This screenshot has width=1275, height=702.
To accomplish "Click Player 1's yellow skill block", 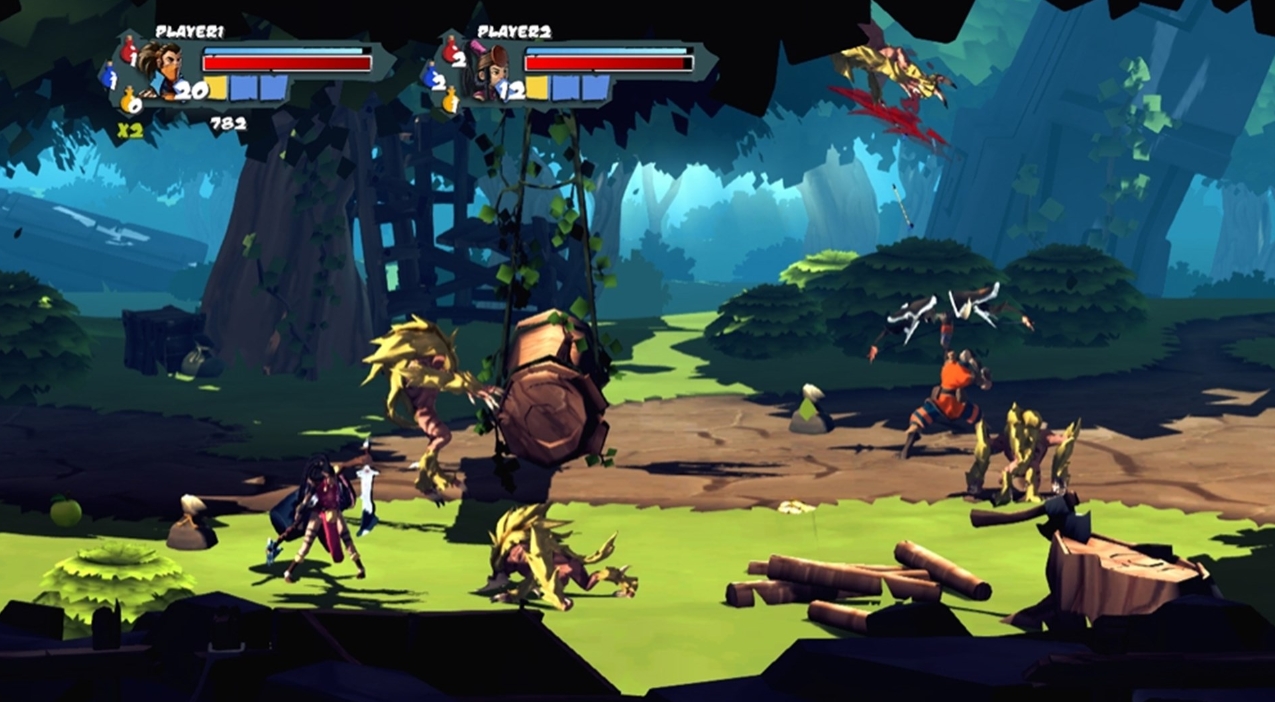I will click(216, 88).
